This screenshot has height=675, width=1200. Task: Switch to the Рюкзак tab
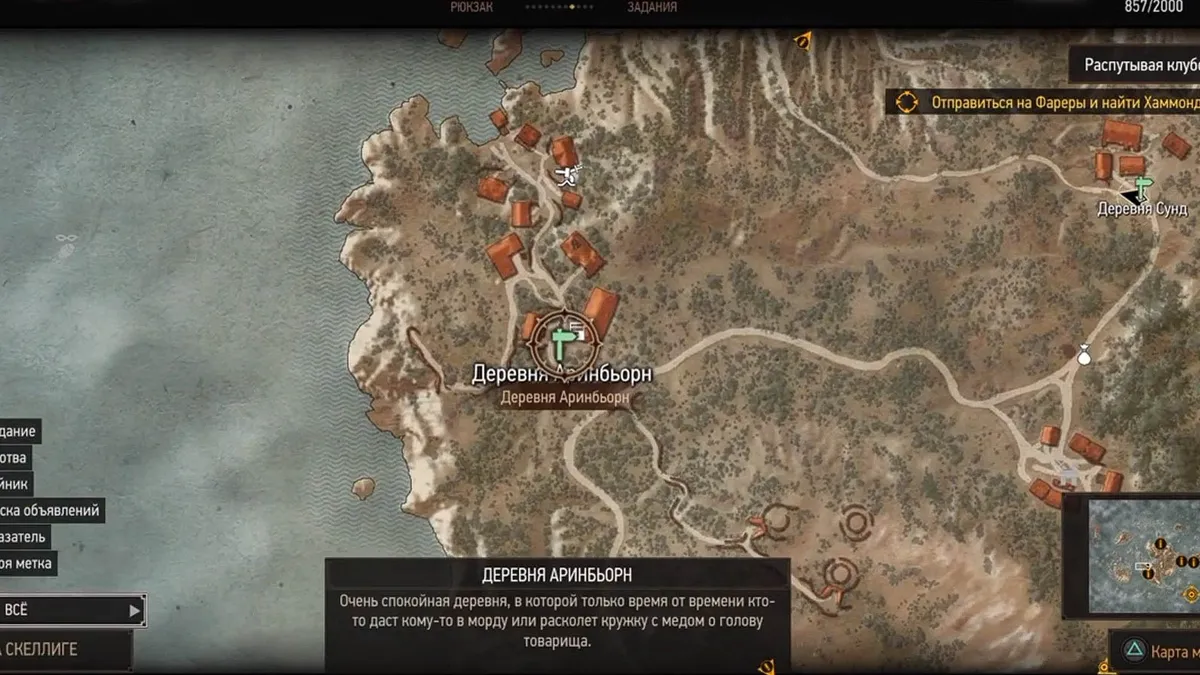coord(472,8)
